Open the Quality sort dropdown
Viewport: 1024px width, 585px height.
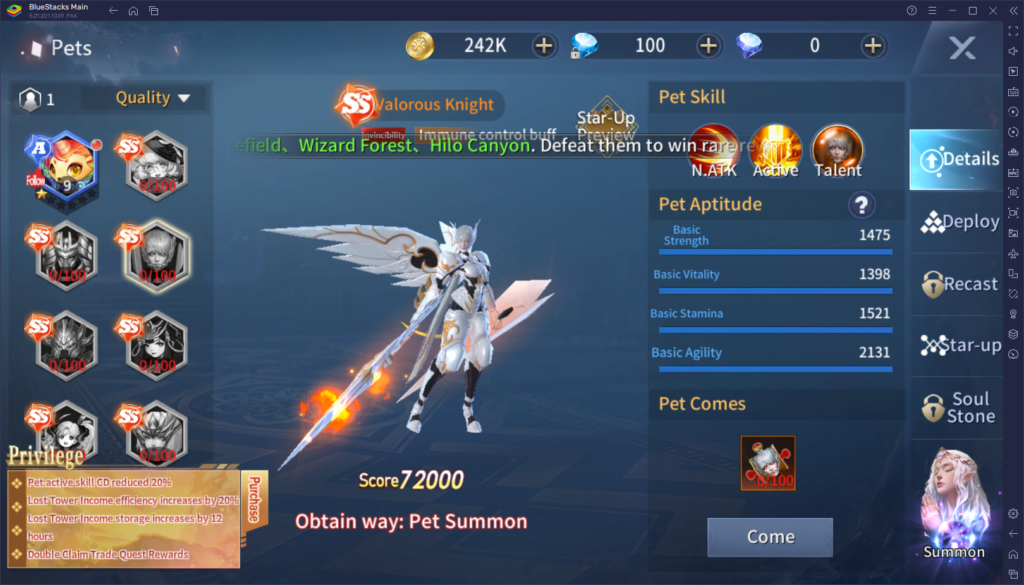(x=152, y=98)
